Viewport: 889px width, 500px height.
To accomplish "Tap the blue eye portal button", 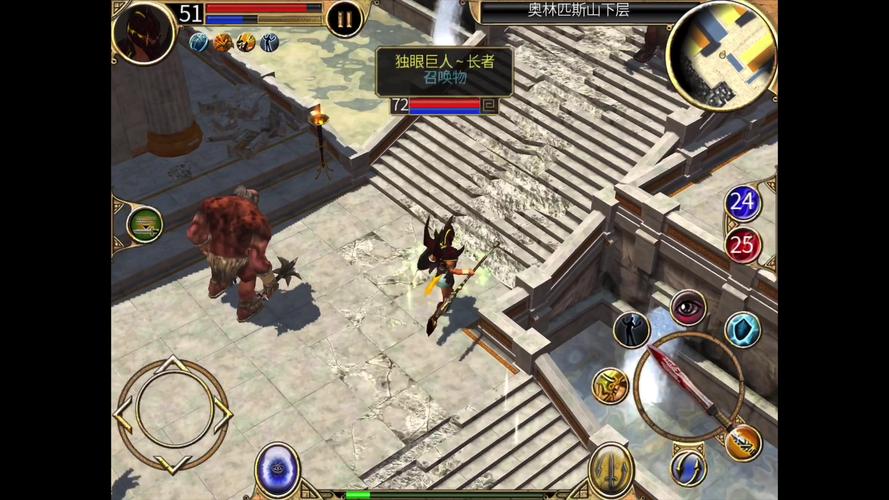I will pyautogui.click(x=277, y=468).
